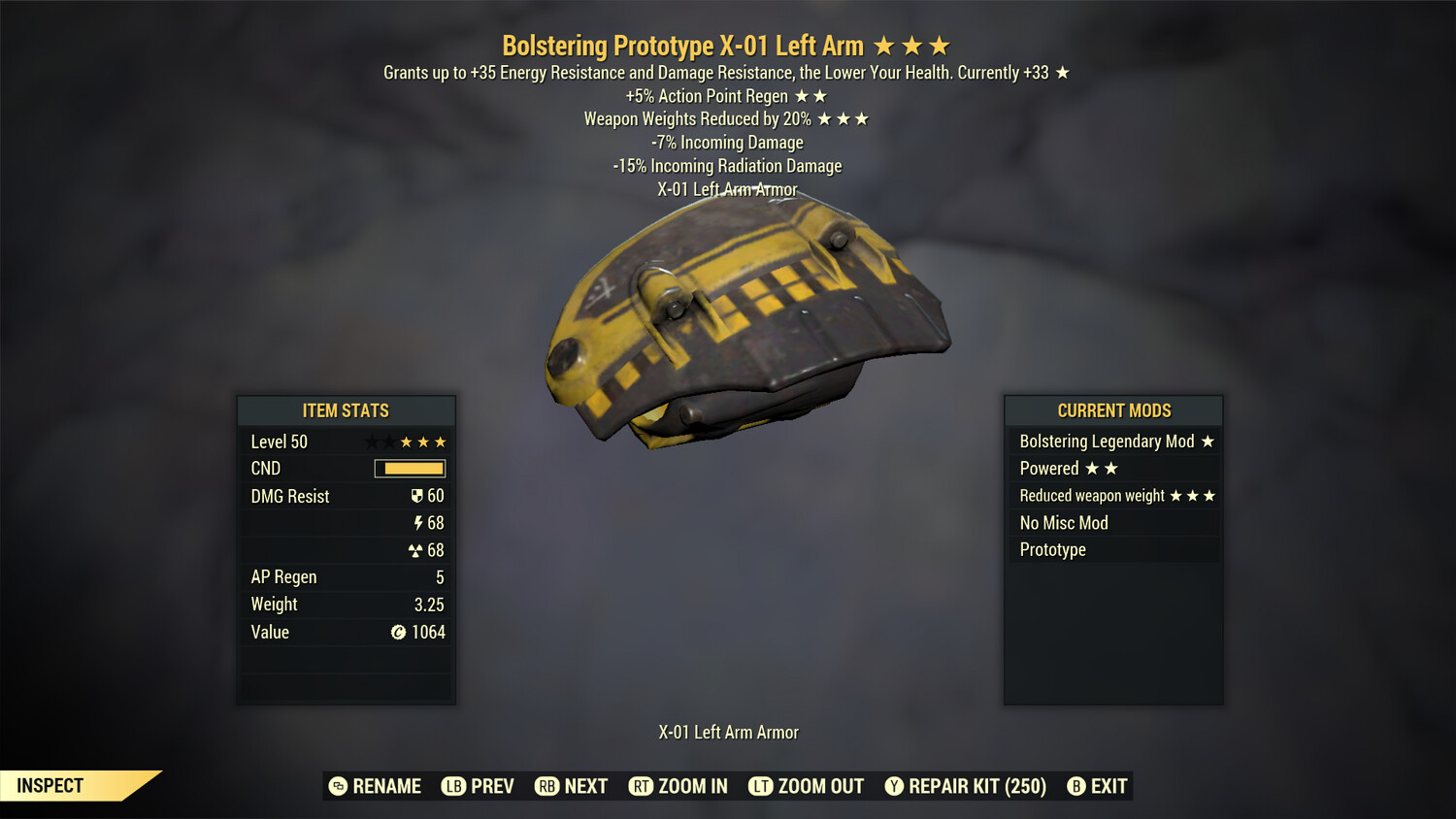1456x819 pixels.
Task: Expand the Item Stats panel header
Action: point(346,410)
